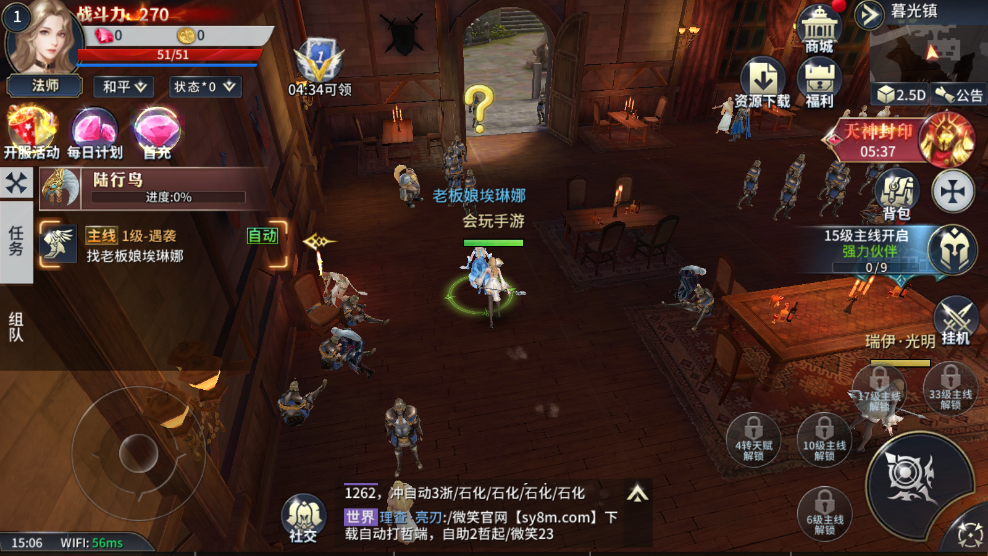Switch to the 组队 team tab
988x556 pixels.
pos(16,327)
